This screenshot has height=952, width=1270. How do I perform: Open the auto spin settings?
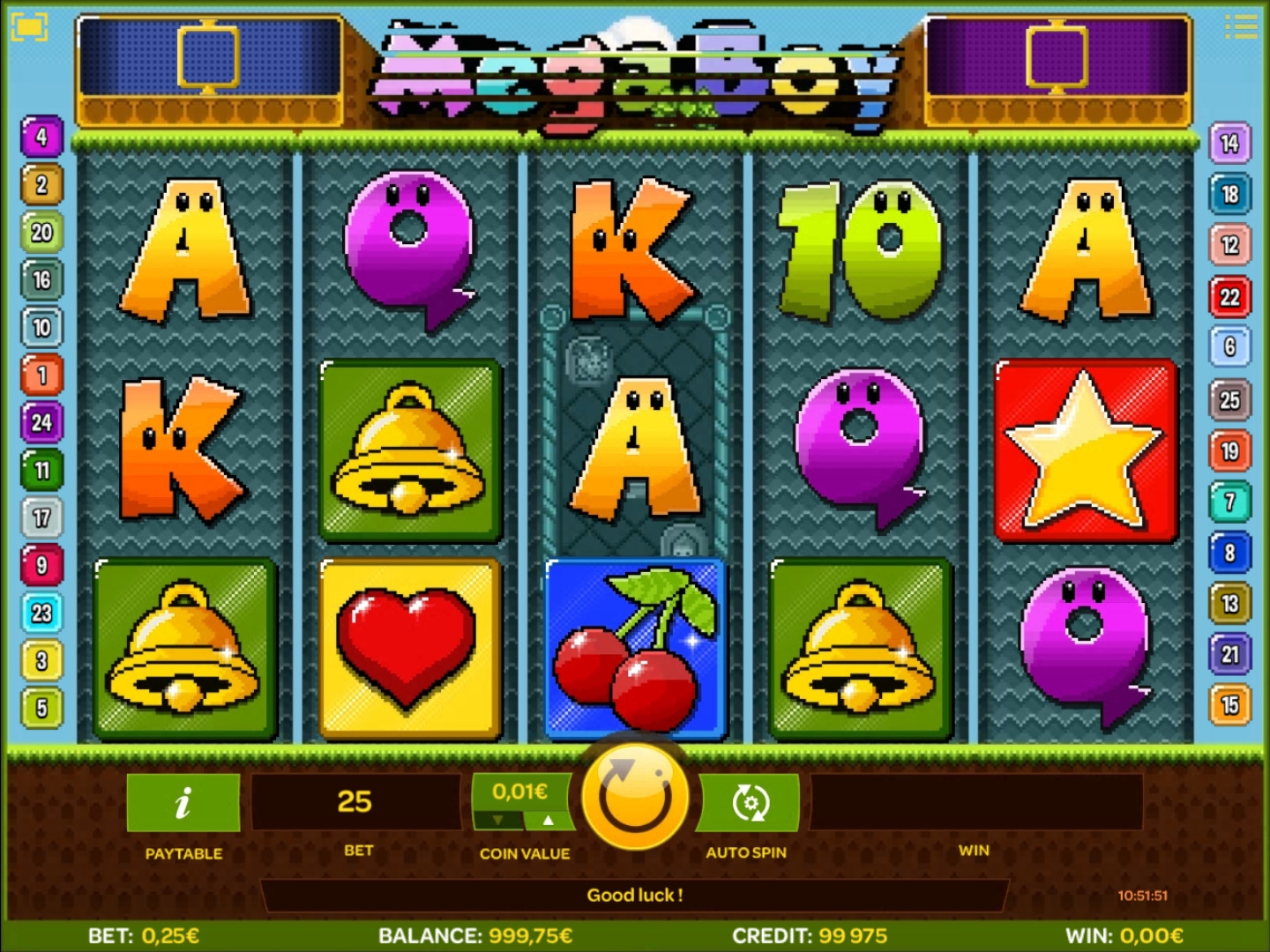[x=750, y=802]
